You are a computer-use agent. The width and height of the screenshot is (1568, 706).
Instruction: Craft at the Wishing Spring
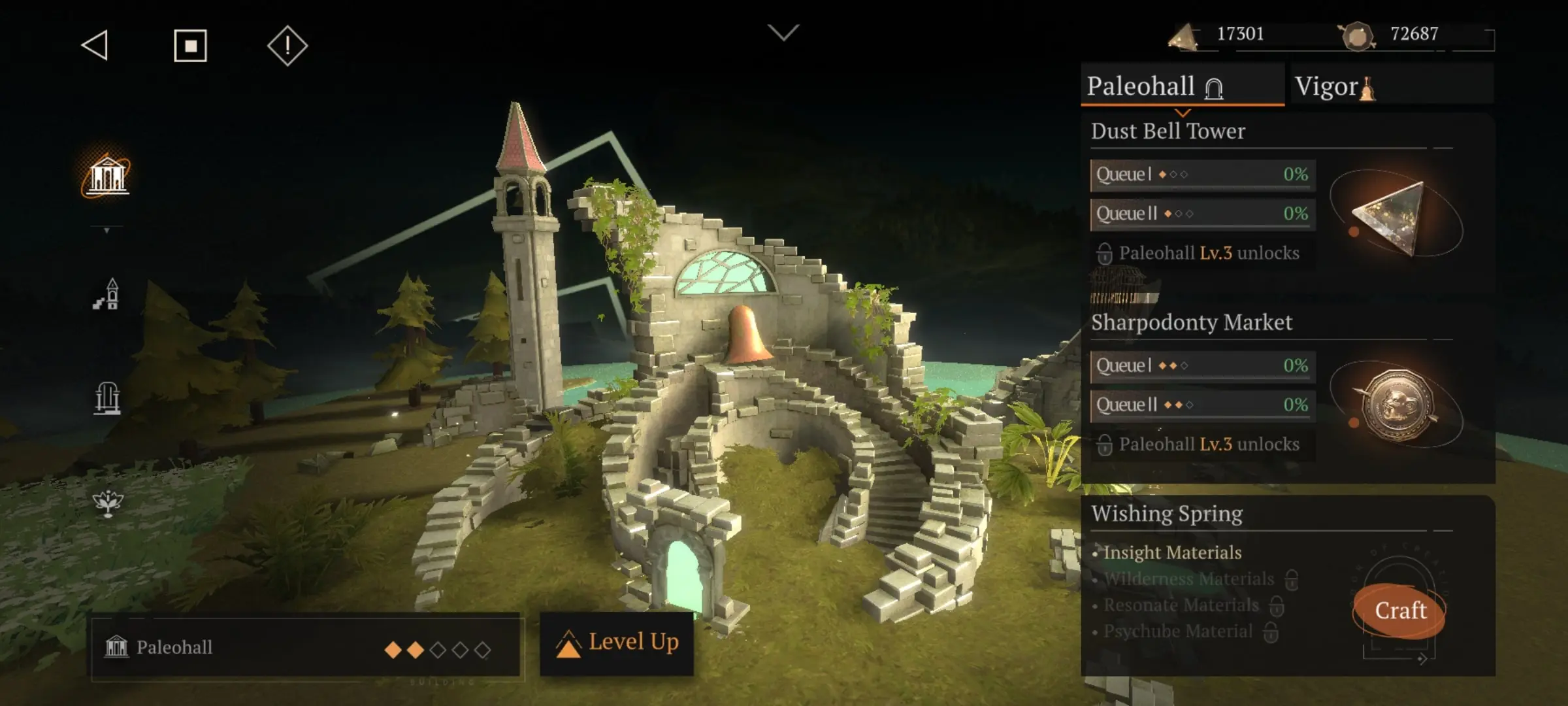[x=1399, y=611]
